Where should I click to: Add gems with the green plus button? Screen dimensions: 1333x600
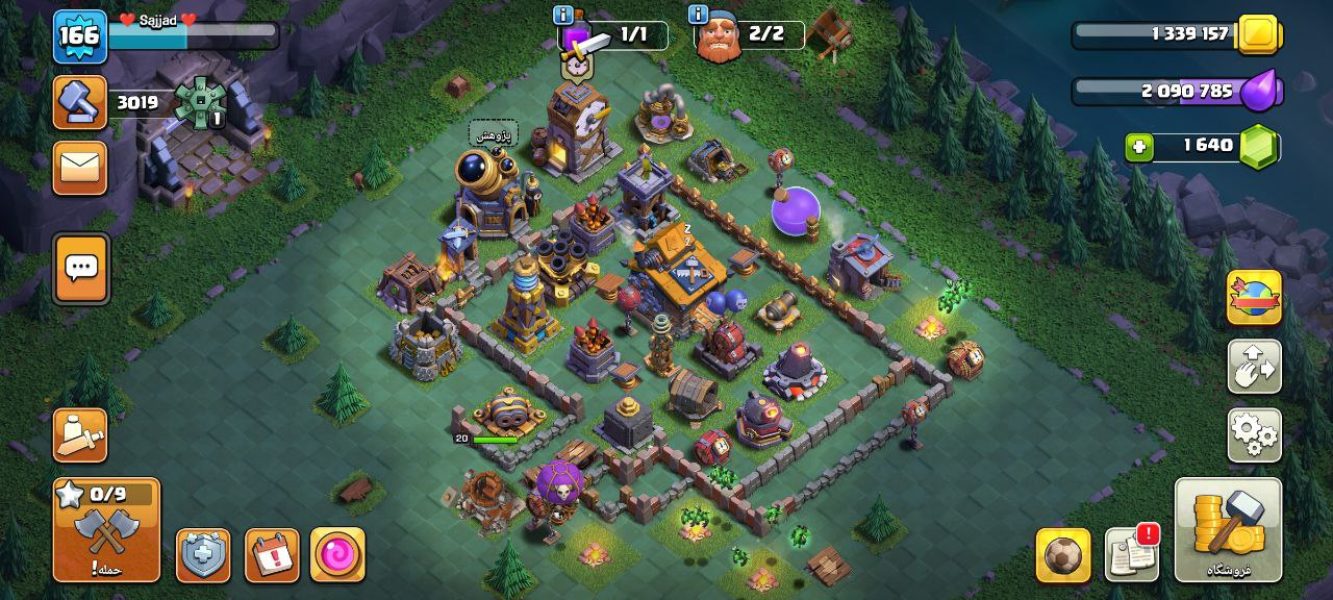point(1139,147)
